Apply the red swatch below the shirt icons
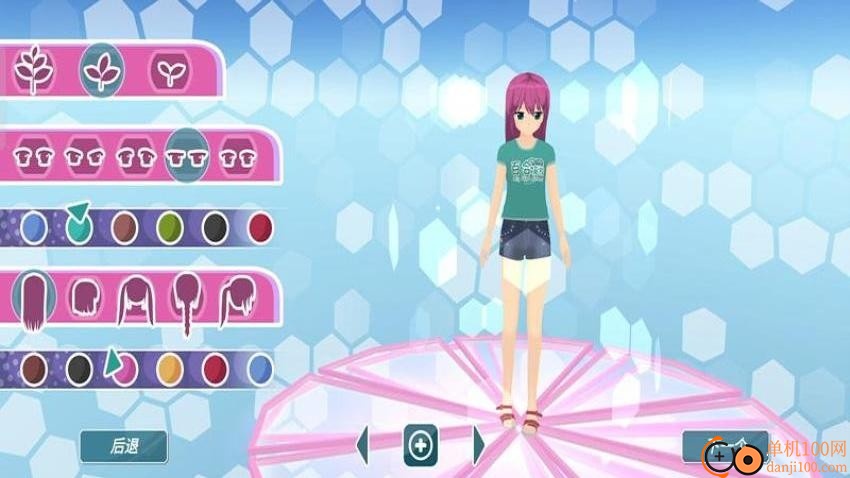Viewport: 850px width, 478px height. coord(260,229)
